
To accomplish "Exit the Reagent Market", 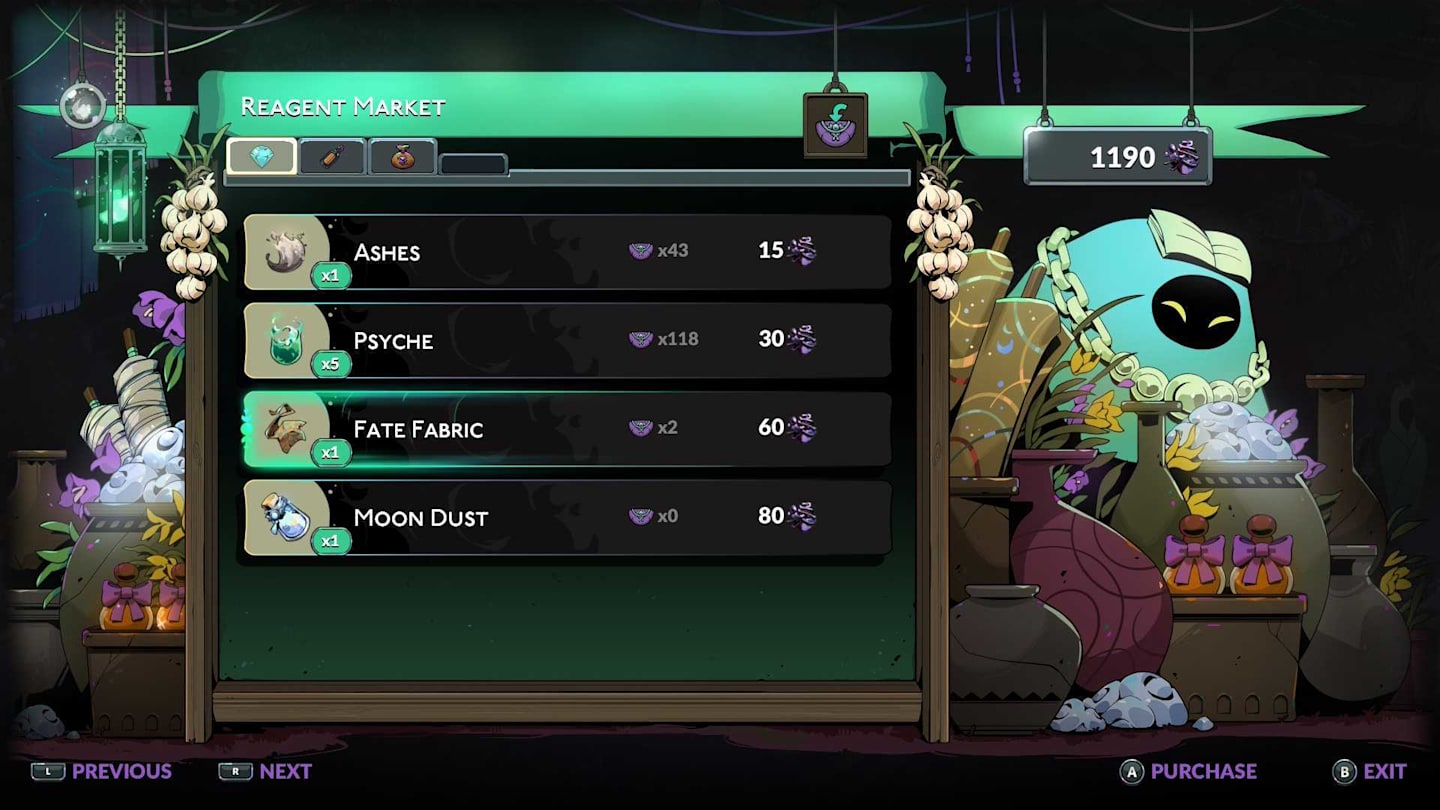I will 1370,771.
